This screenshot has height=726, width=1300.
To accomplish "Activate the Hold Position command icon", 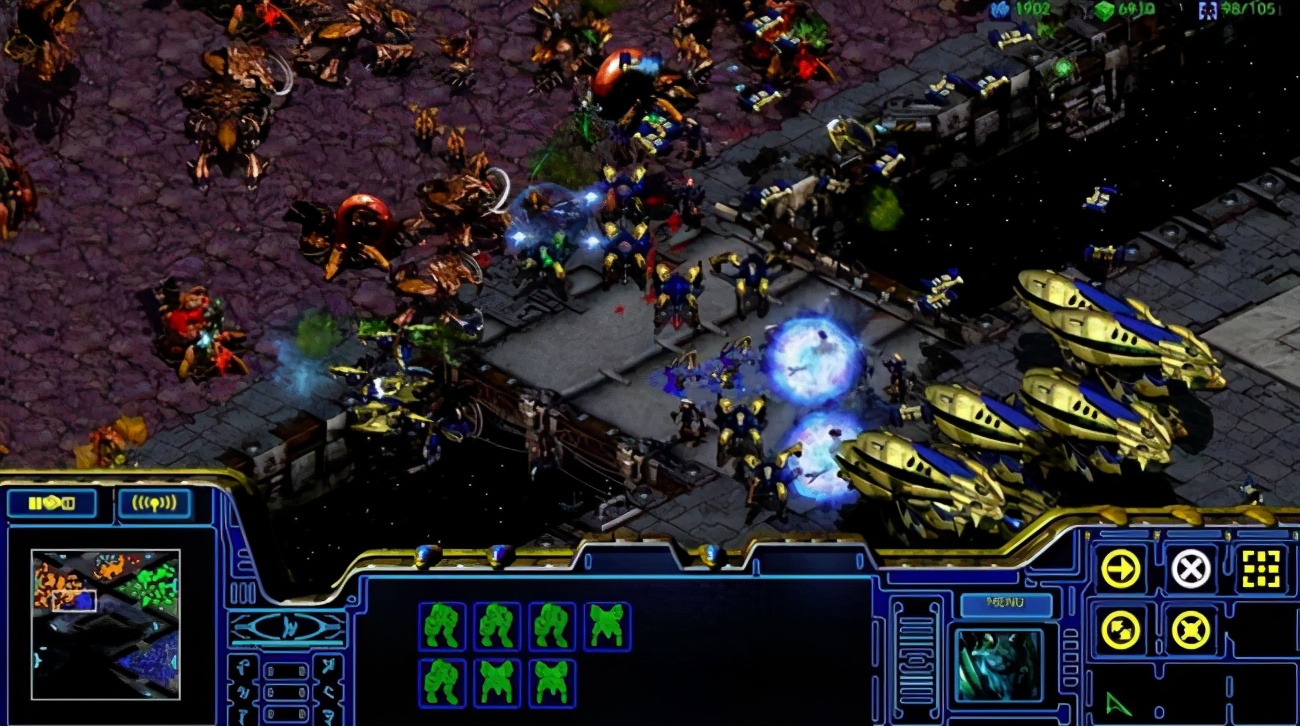I will tap(1190, 630).
